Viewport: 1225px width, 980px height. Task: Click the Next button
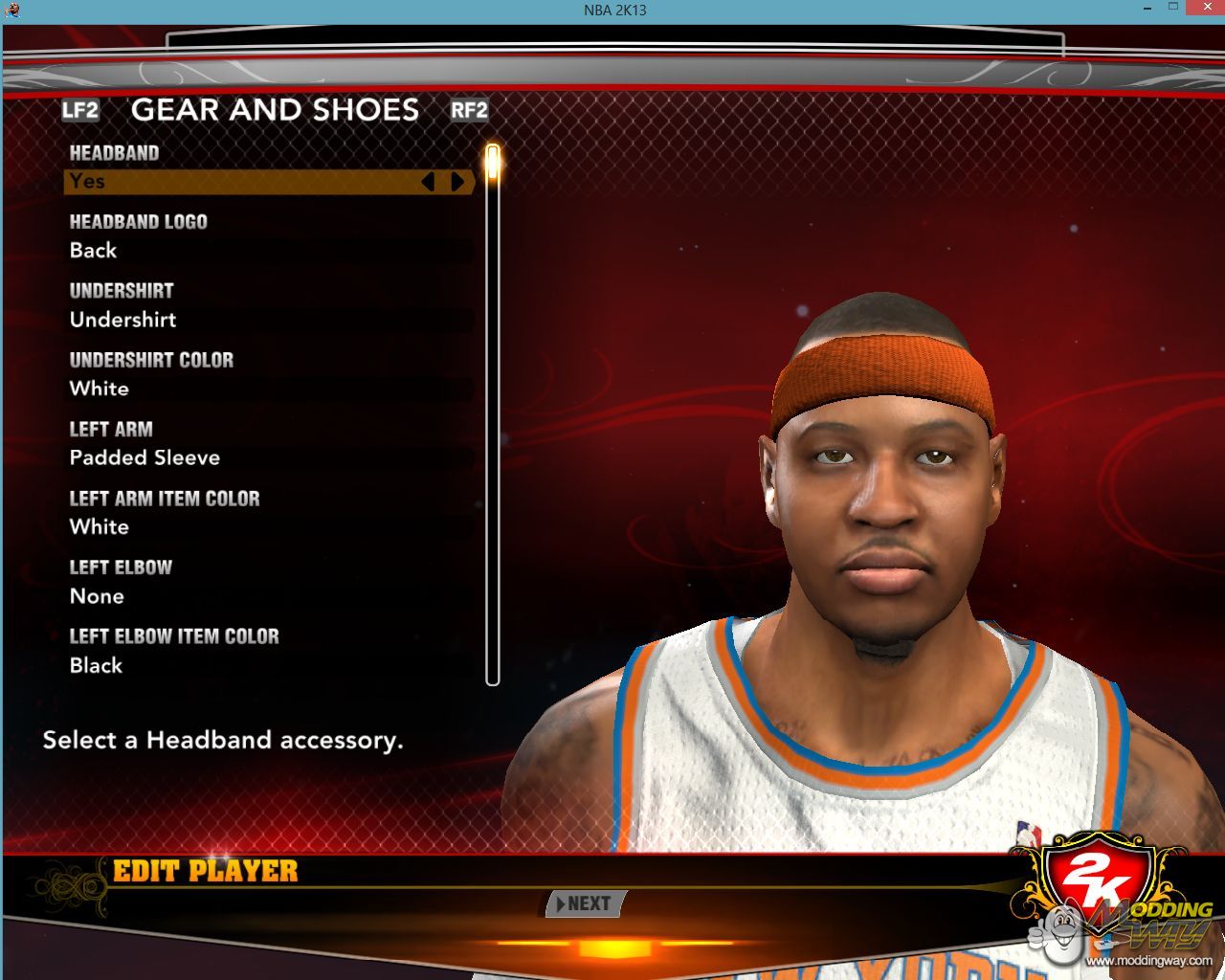[586, 903]
